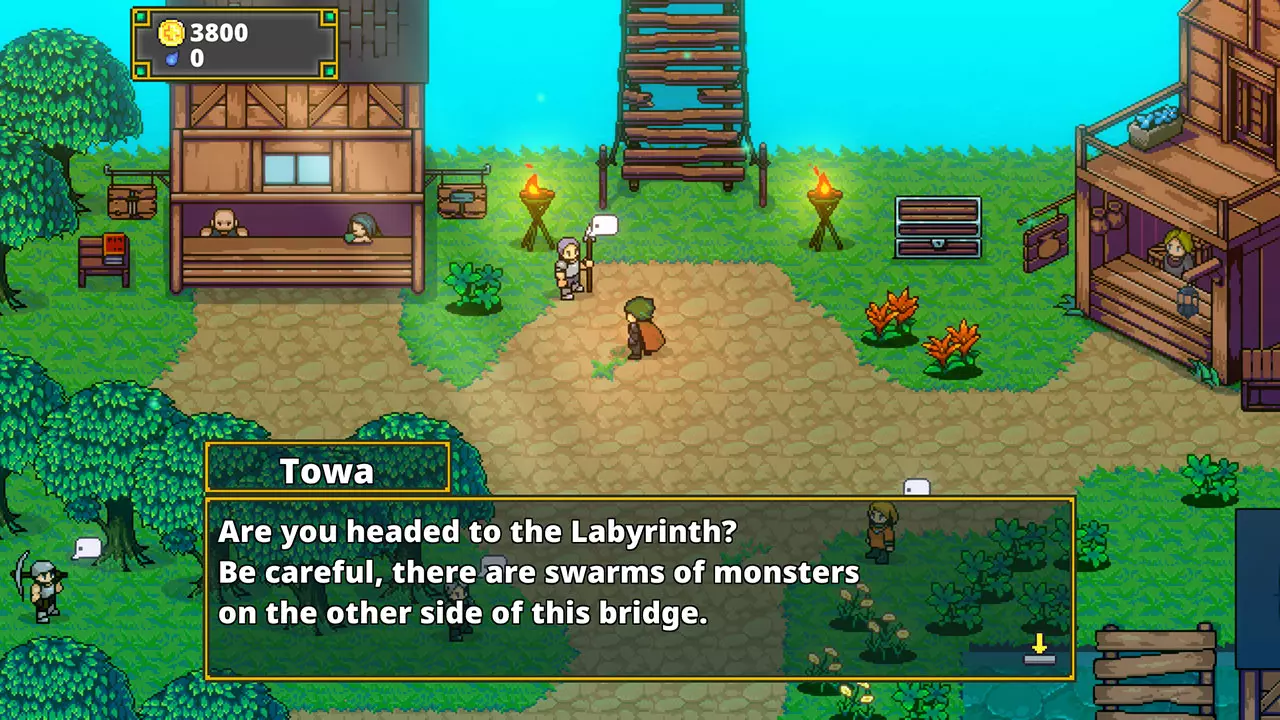Click the red book on the shop counter
Image resolution: width=1280 pixels, height=720 pixels.
tap(112, 245)
